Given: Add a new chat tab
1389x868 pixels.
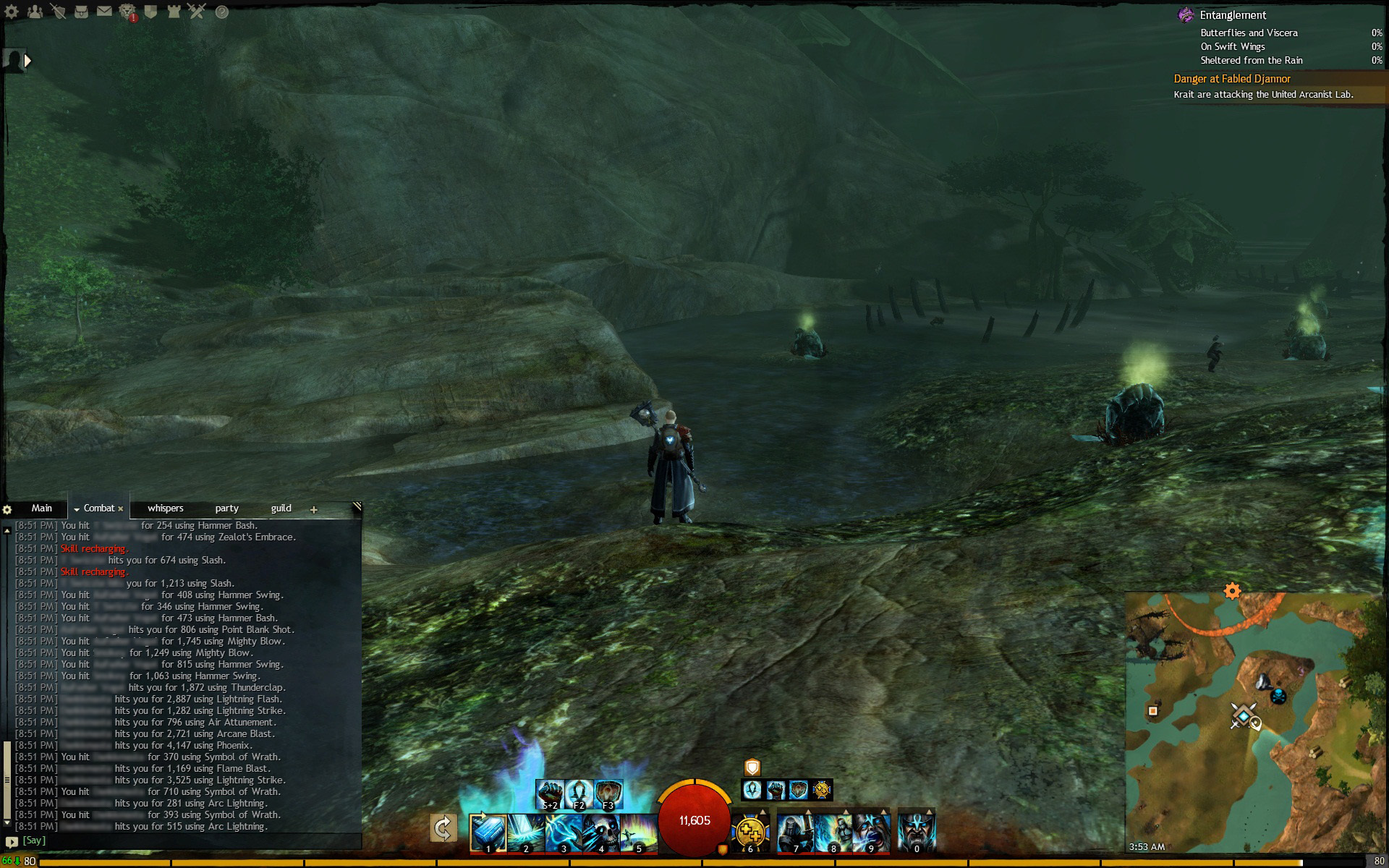Looking at the screenshot, I should pos(314,510).
